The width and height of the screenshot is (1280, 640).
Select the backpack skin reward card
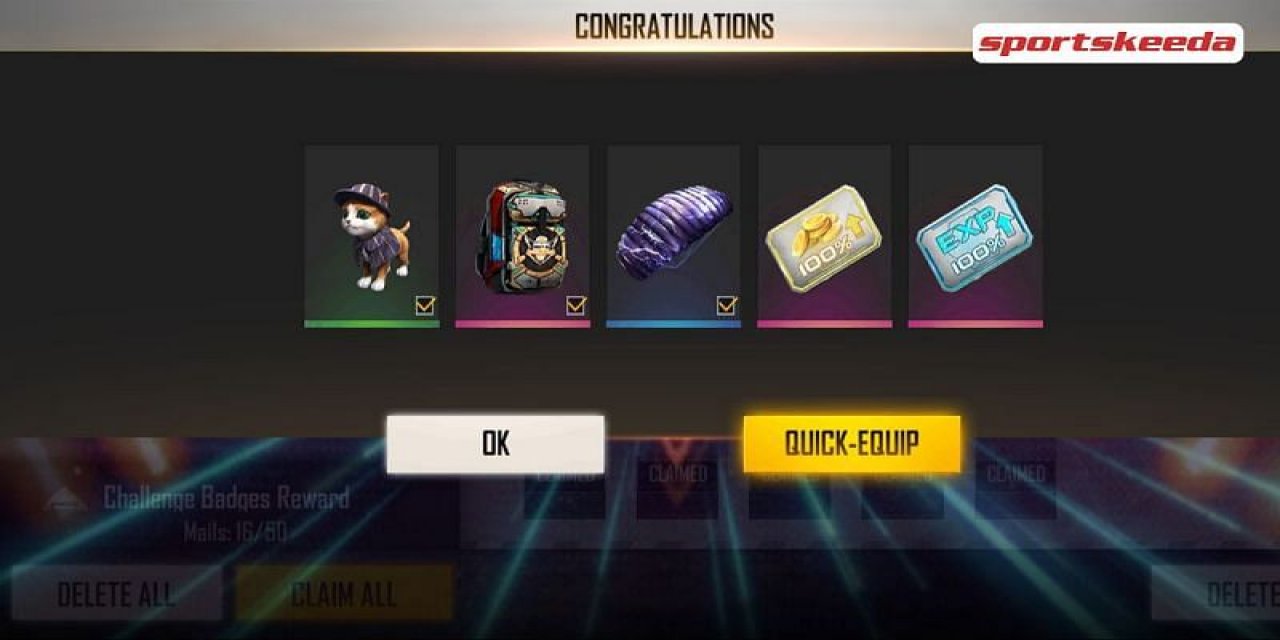tap(522, 235)
